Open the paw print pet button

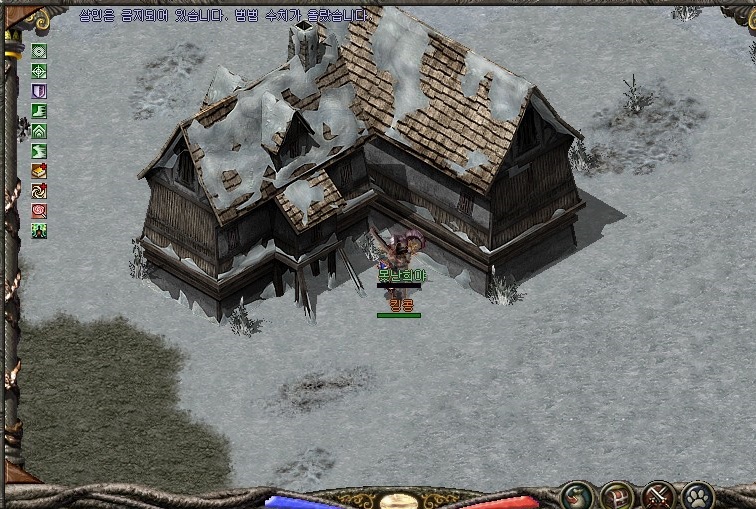pyautogui.click(x=697, y=494)
